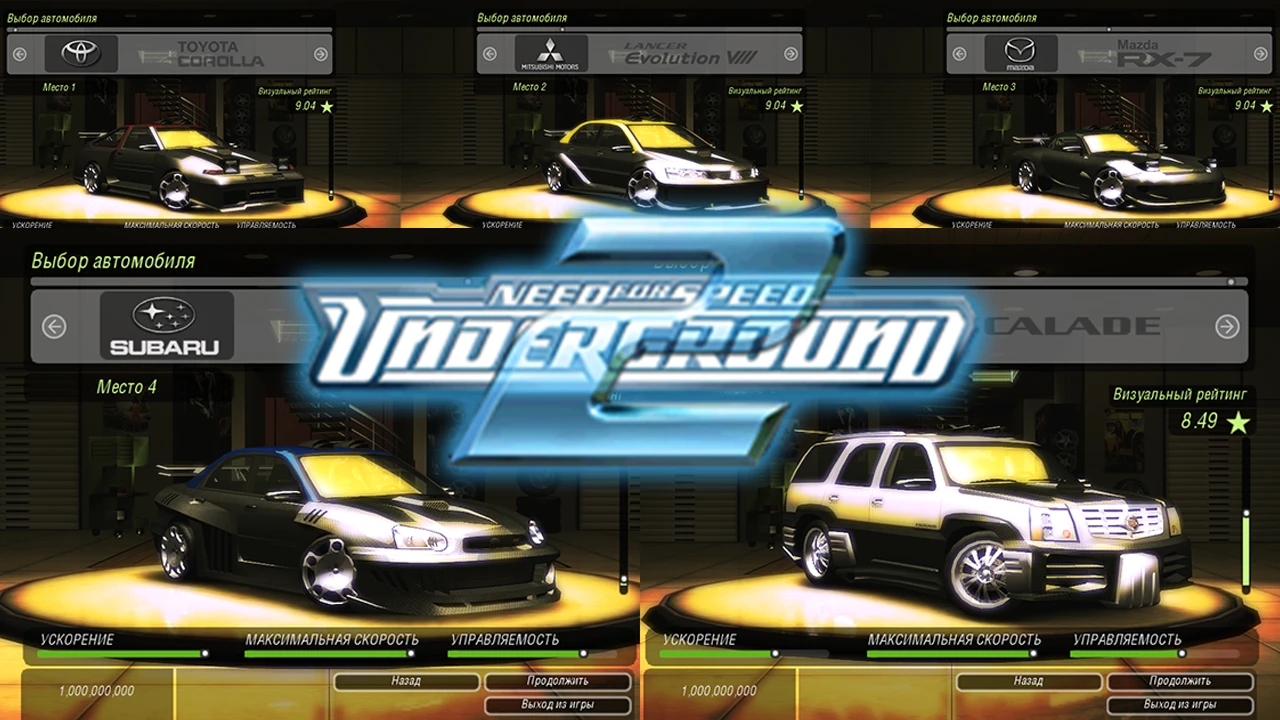Viewport: 1280px width, 720px height.
Task: Click the Ускорение stat bar under the Subaru
Action: point(120,650)
